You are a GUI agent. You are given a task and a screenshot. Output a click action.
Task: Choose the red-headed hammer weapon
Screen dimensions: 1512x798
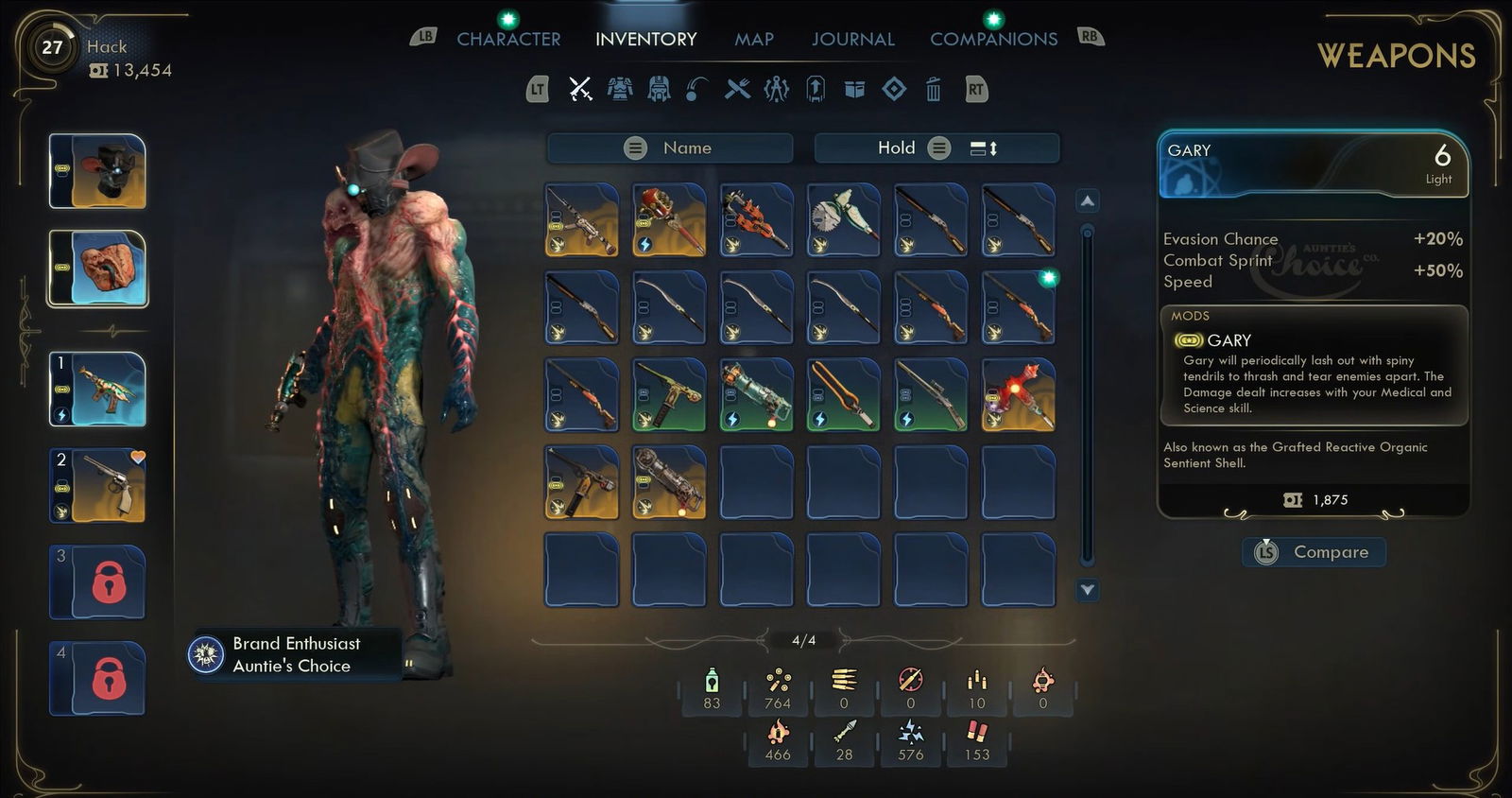[669, 220]
